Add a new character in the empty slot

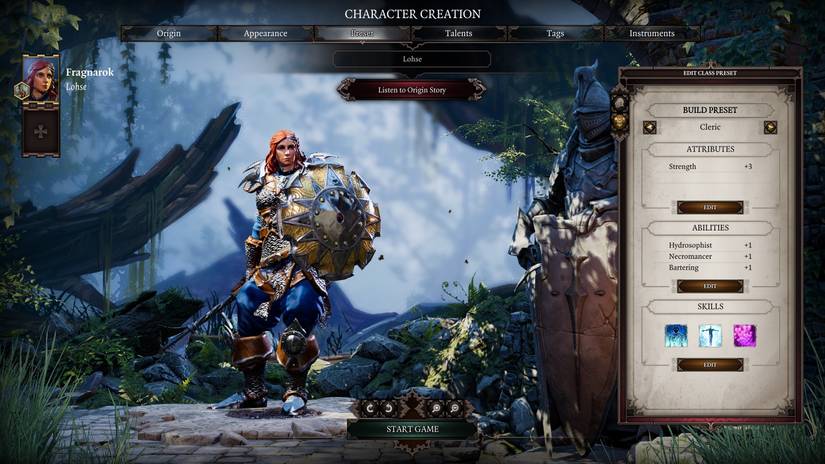41,131
